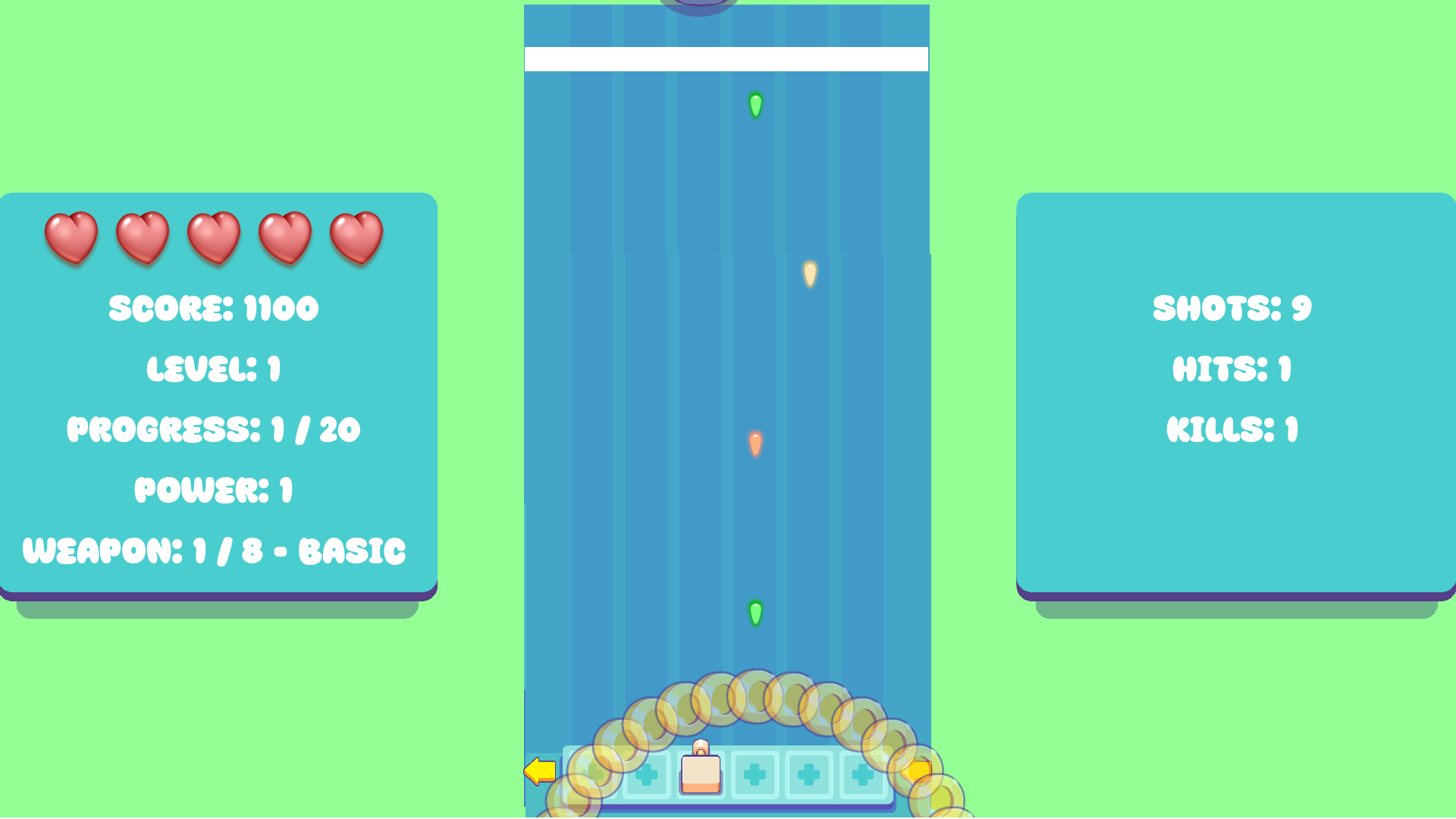The image size is (1456, 819).
Task: Click the PROGRESS: 1 / 20 text
Action: [215, 429]
